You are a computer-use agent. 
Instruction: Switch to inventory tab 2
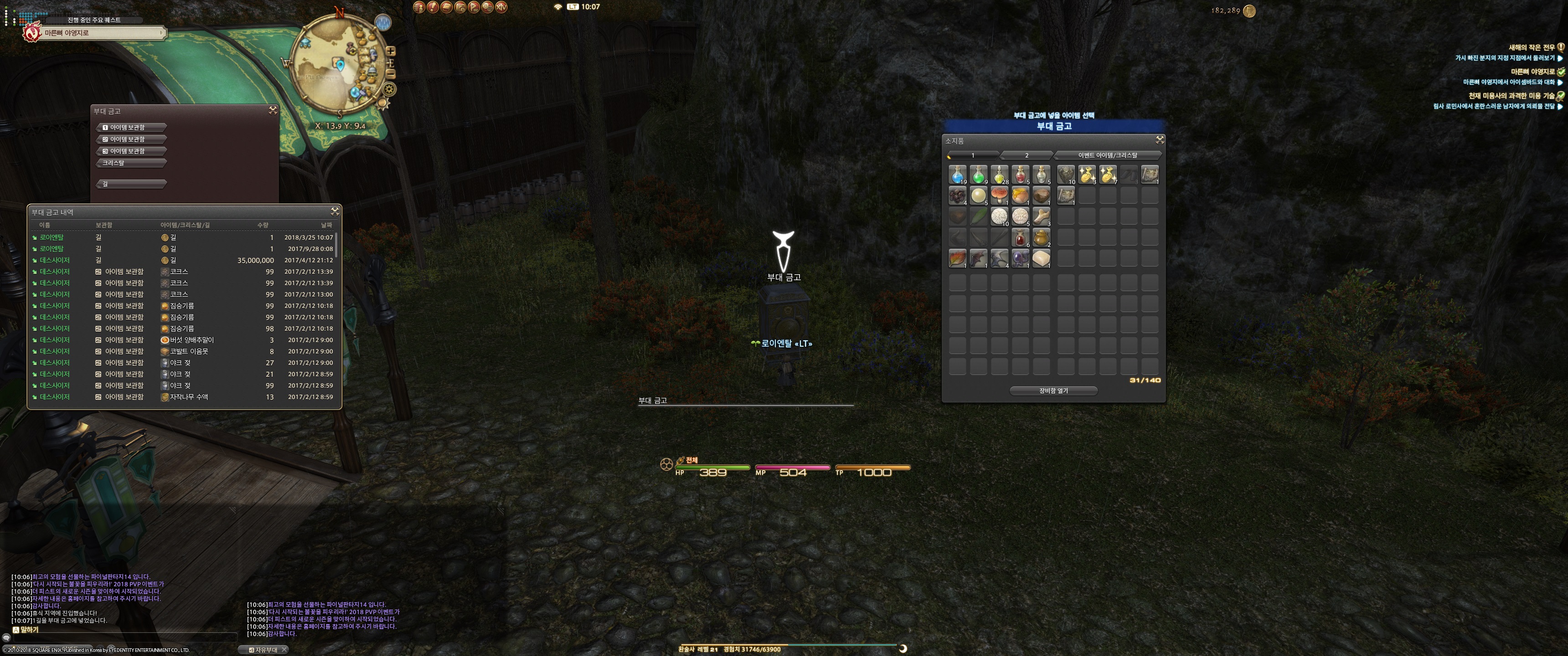click(x=1026, y=155)
